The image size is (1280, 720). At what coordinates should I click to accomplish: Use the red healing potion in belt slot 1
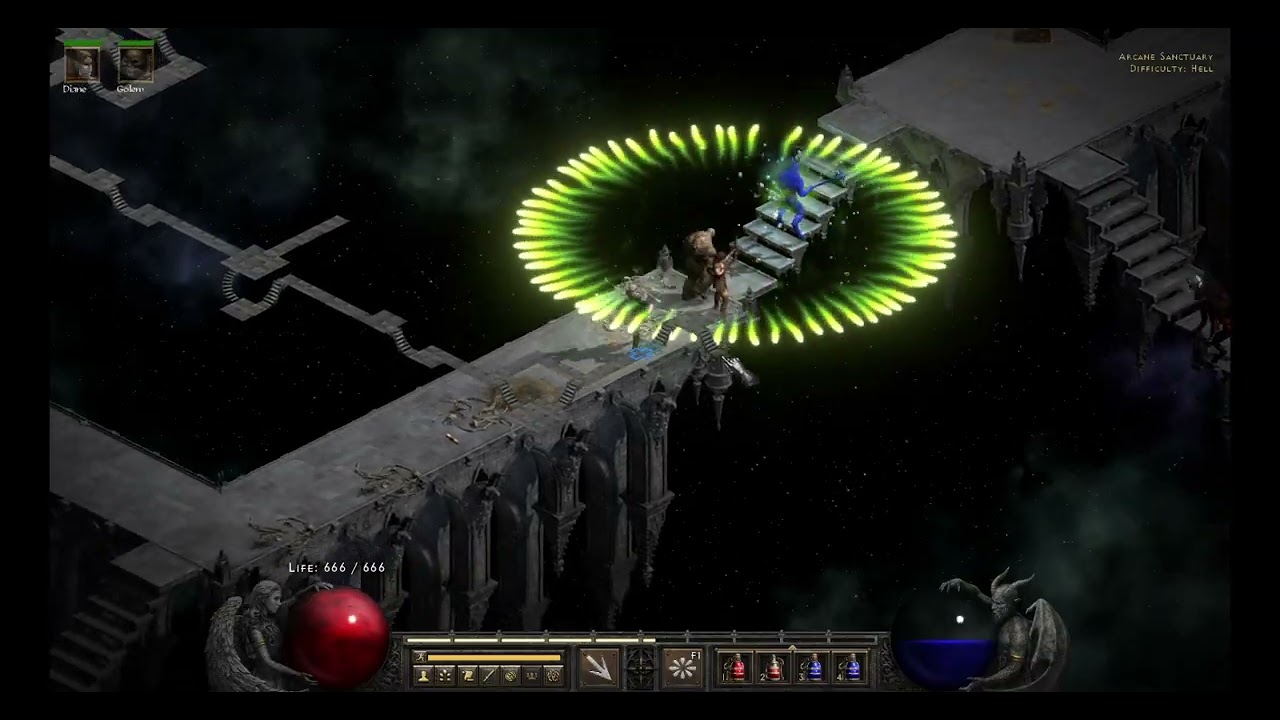[x=736, y=667]
